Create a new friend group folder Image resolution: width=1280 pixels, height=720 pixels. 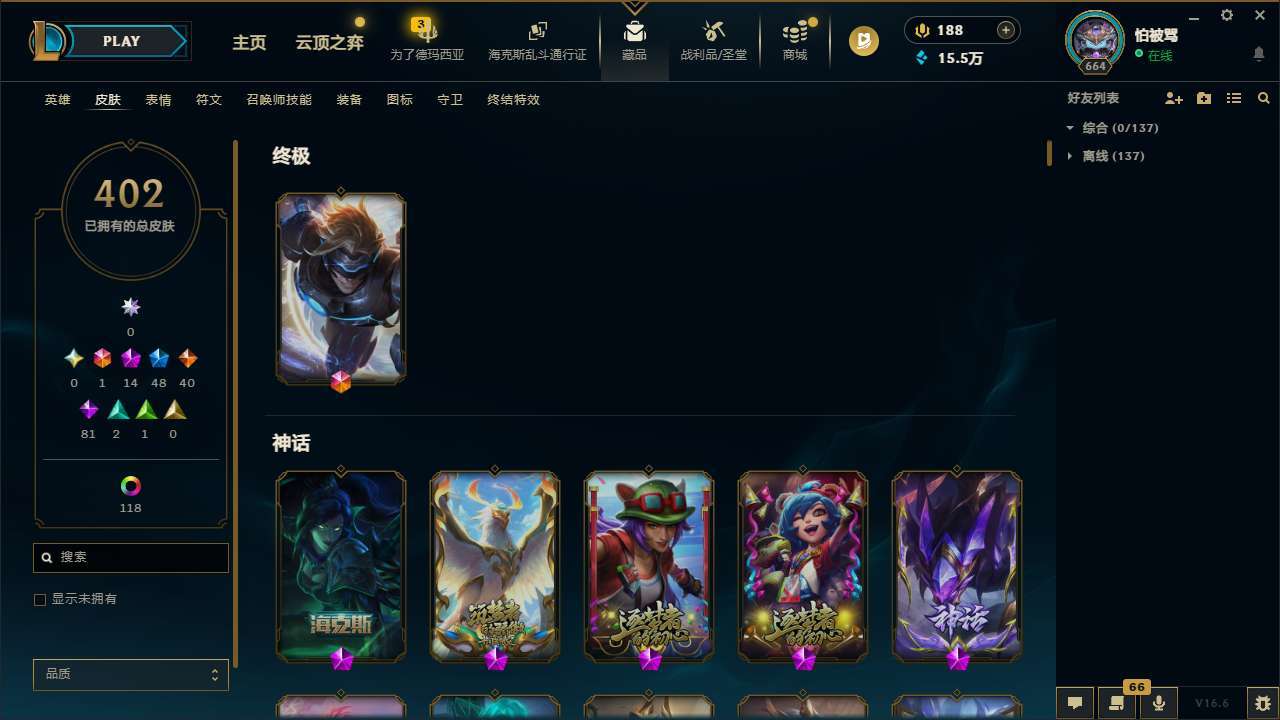pyautogui.click(x=1204, y=98)
